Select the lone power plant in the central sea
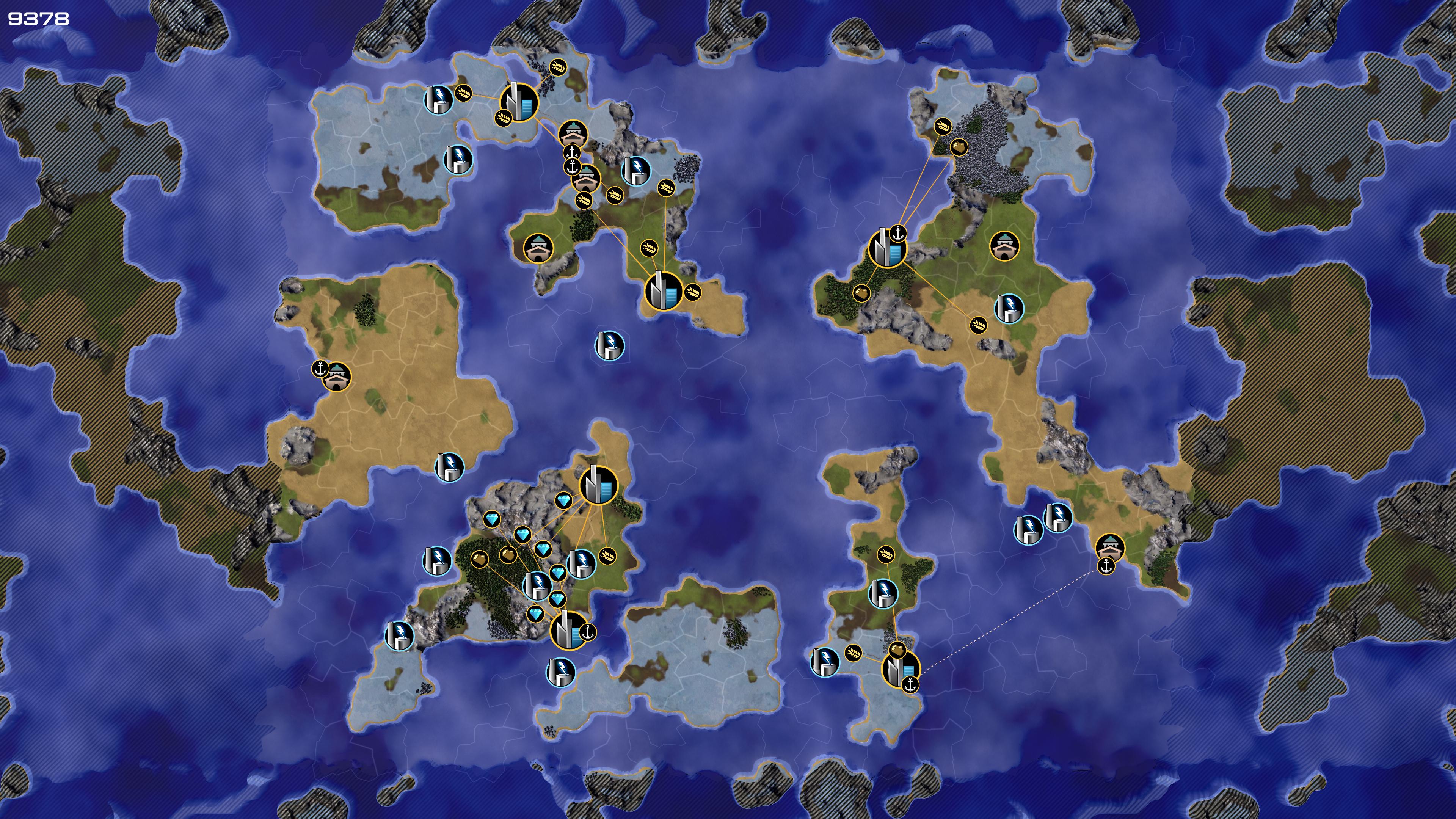Screen dimensions: 1456x819 [x=609, y=345]
